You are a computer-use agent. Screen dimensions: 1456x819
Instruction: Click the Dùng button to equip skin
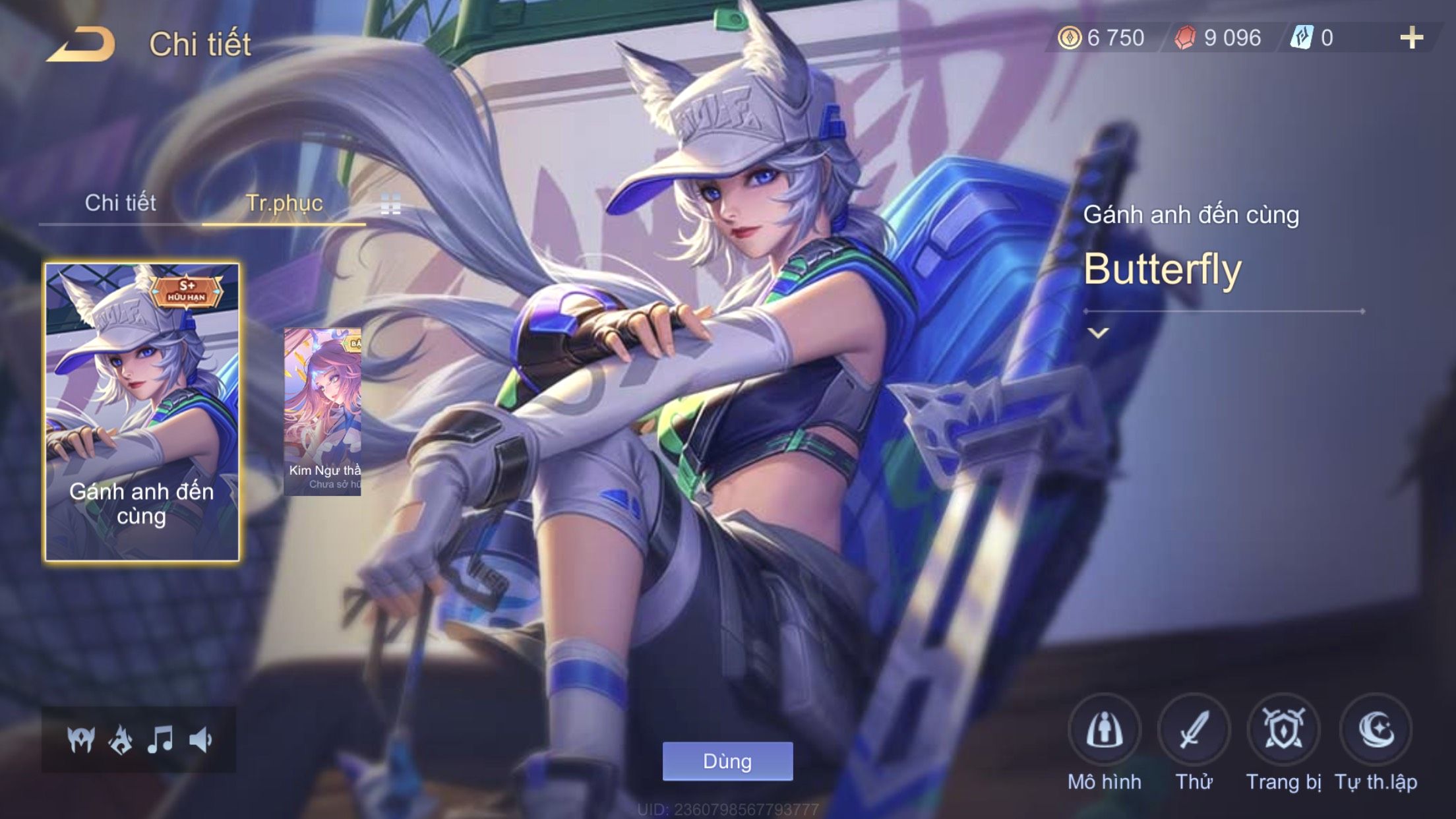coord(727,761)
